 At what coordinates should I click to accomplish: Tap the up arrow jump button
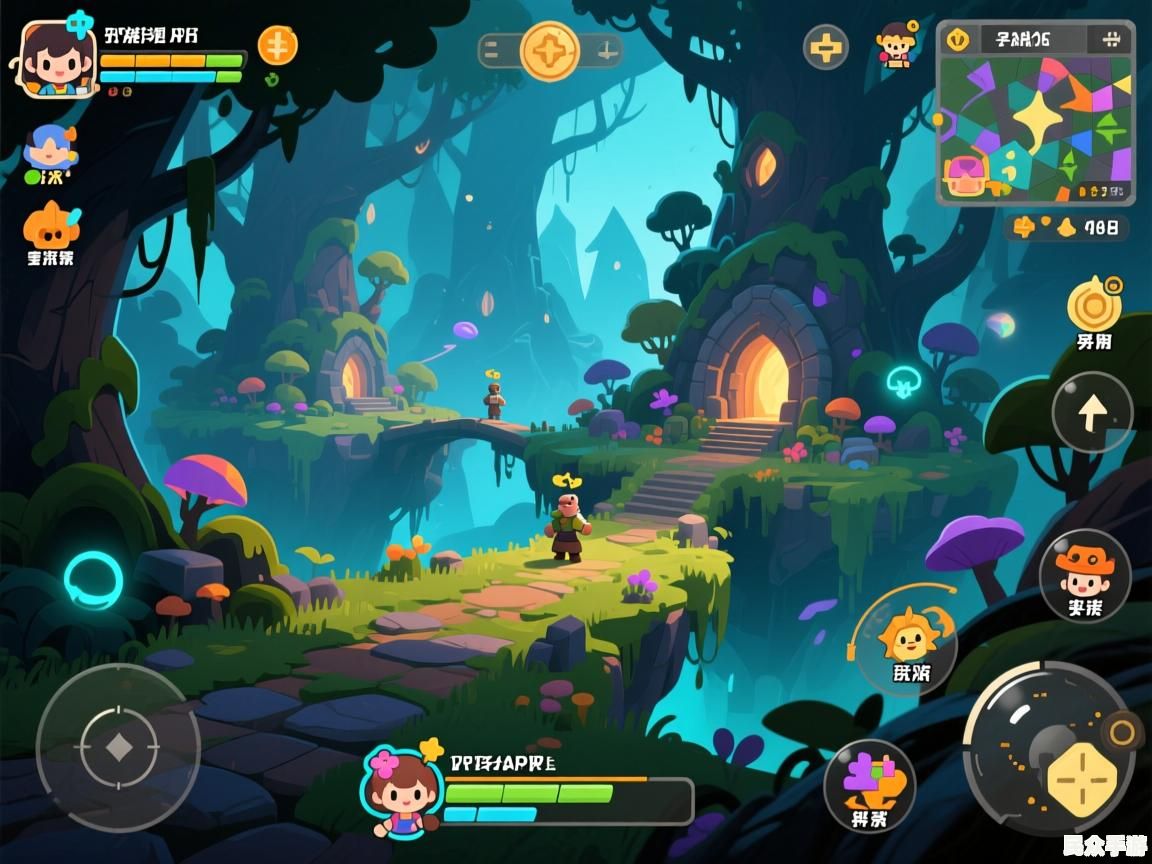pyautogui.click(x=1092, y=411)
